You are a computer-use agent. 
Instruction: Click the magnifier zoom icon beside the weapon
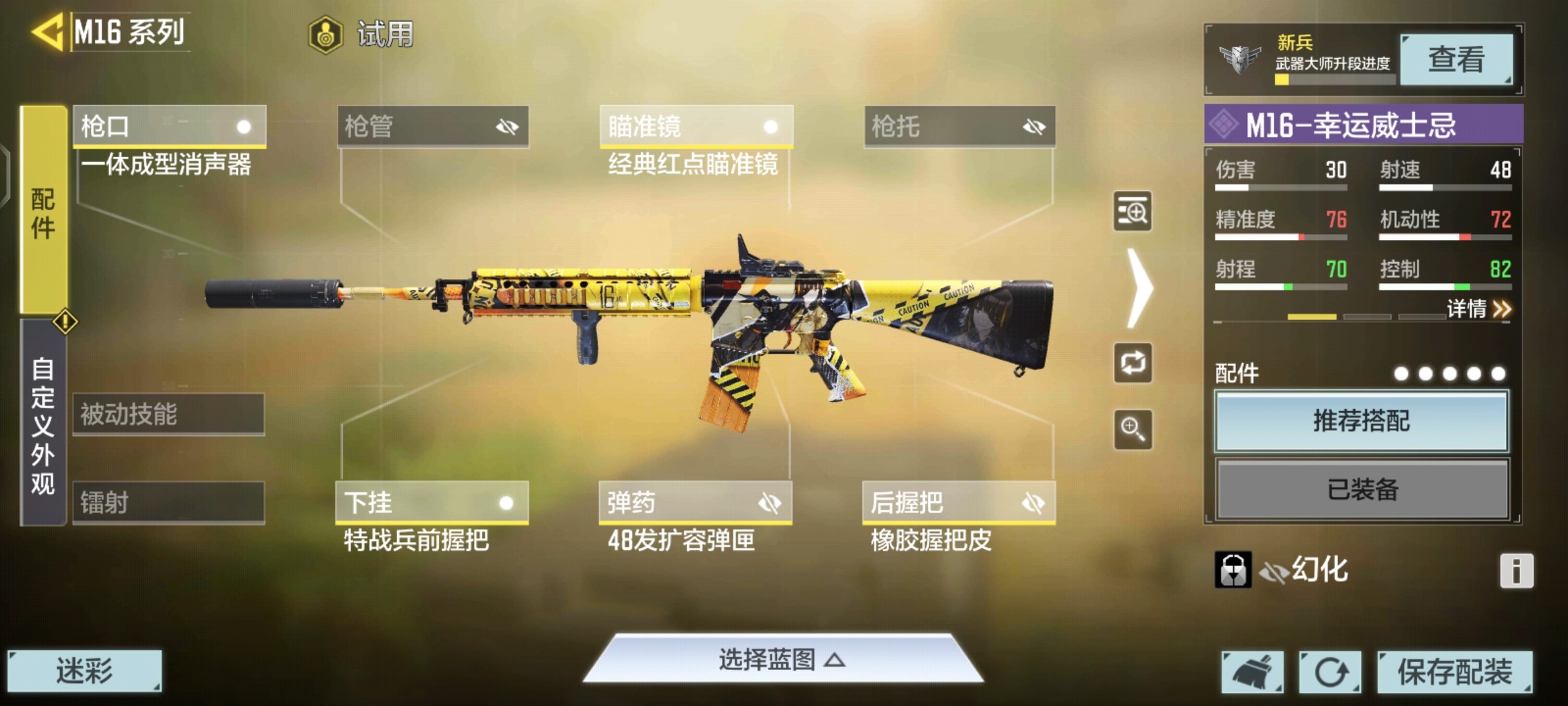pos(1133,429)
